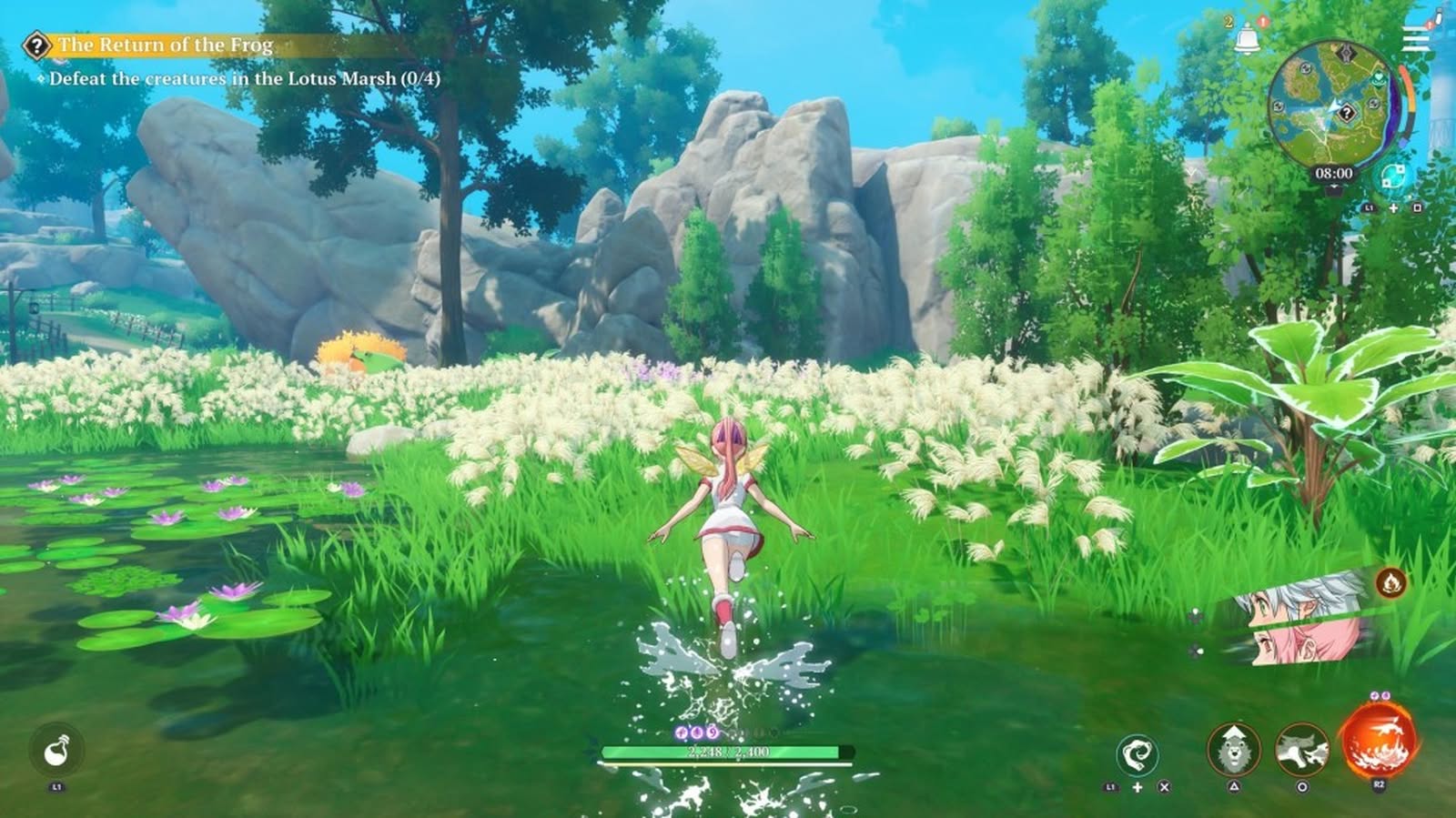Trigger the lion head ability

point(1233,750)
